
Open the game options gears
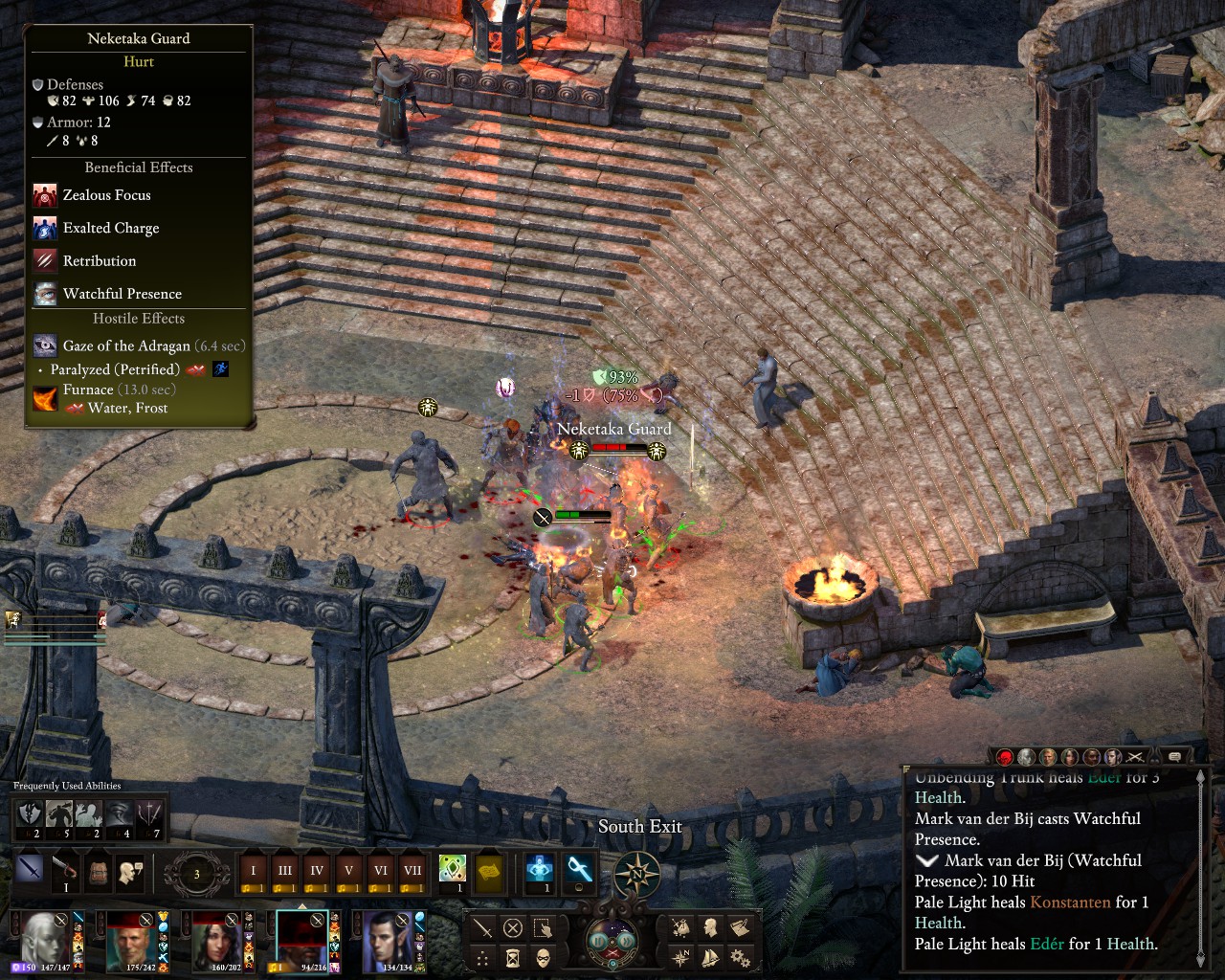[x=739, y=956]
